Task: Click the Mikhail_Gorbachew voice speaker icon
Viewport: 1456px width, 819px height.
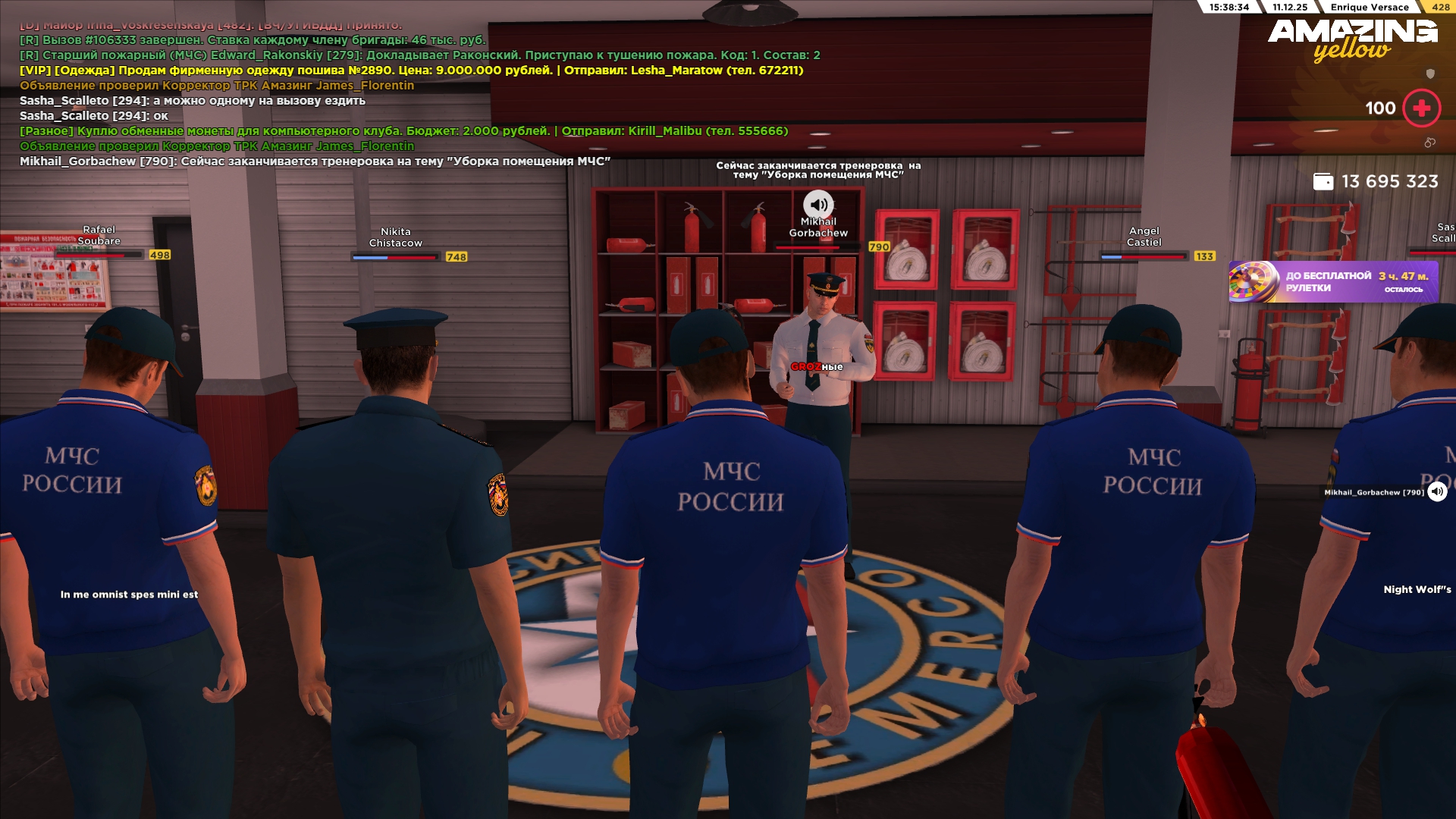Action: point(1437,492)
